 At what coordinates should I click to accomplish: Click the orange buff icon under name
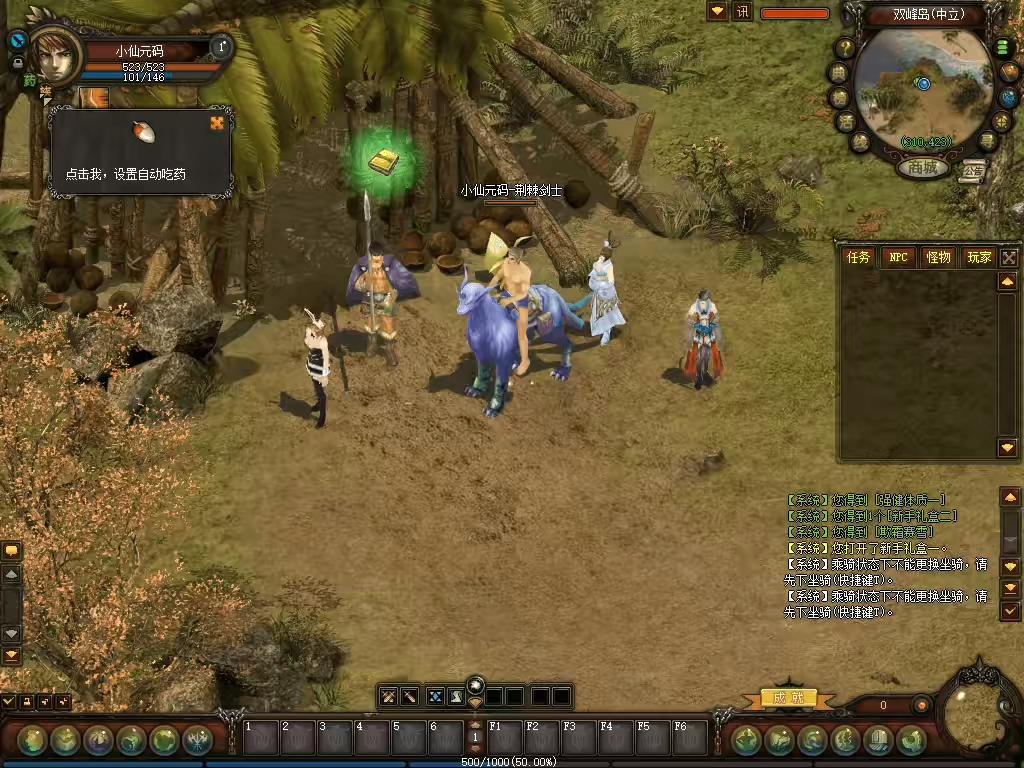click(x=95, y=97)
